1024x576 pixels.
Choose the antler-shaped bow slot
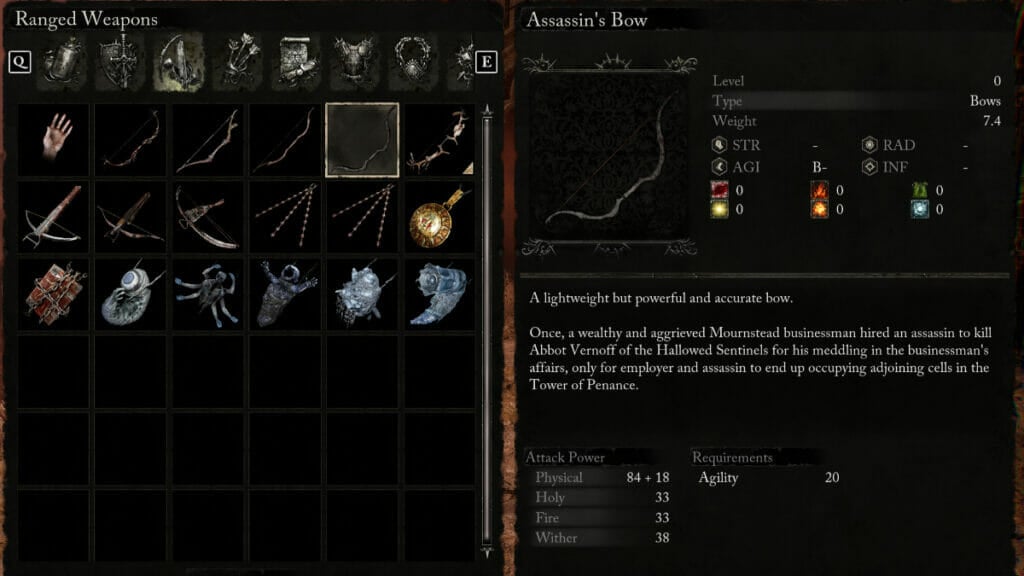[440, 141]
